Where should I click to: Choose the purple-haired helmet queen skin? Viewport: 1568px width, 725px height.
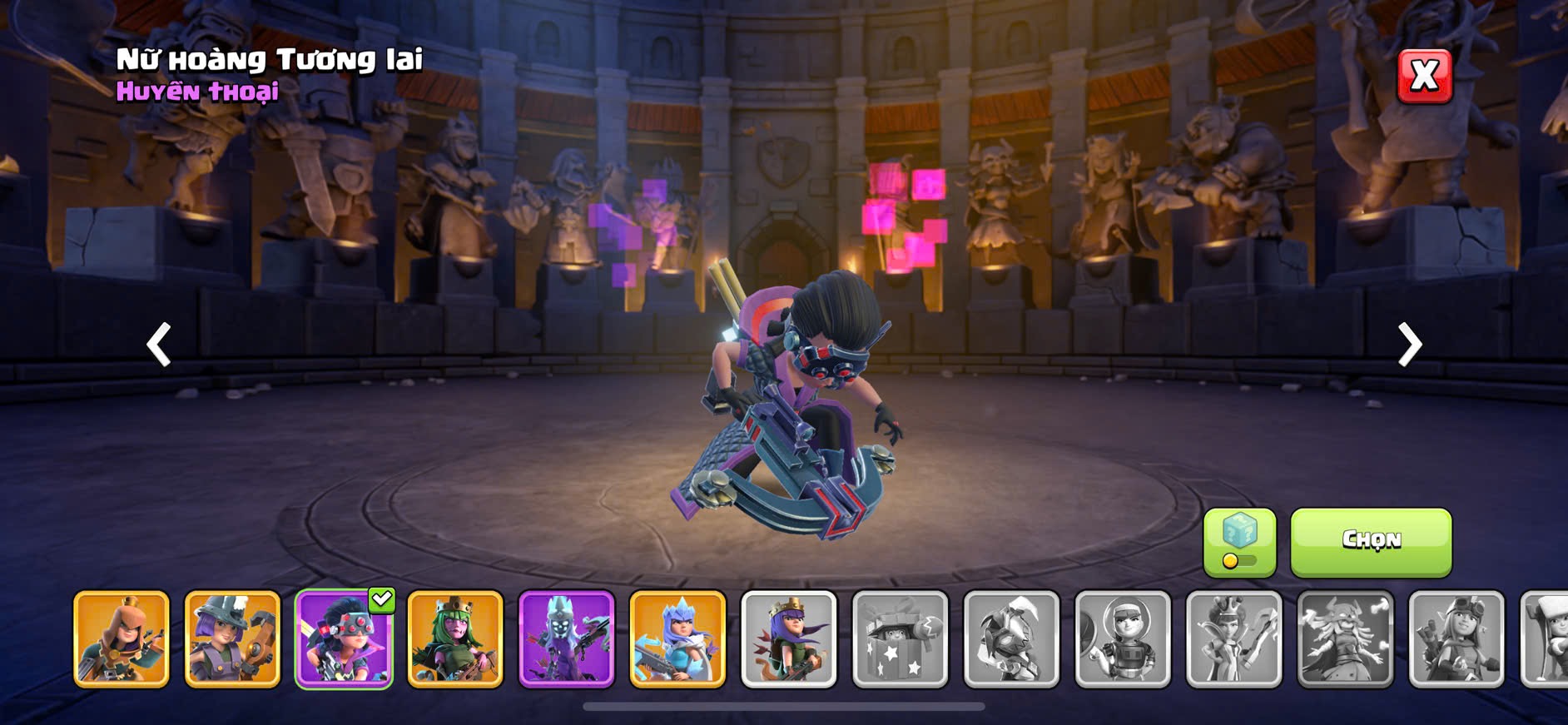click(x=232, y=639)
